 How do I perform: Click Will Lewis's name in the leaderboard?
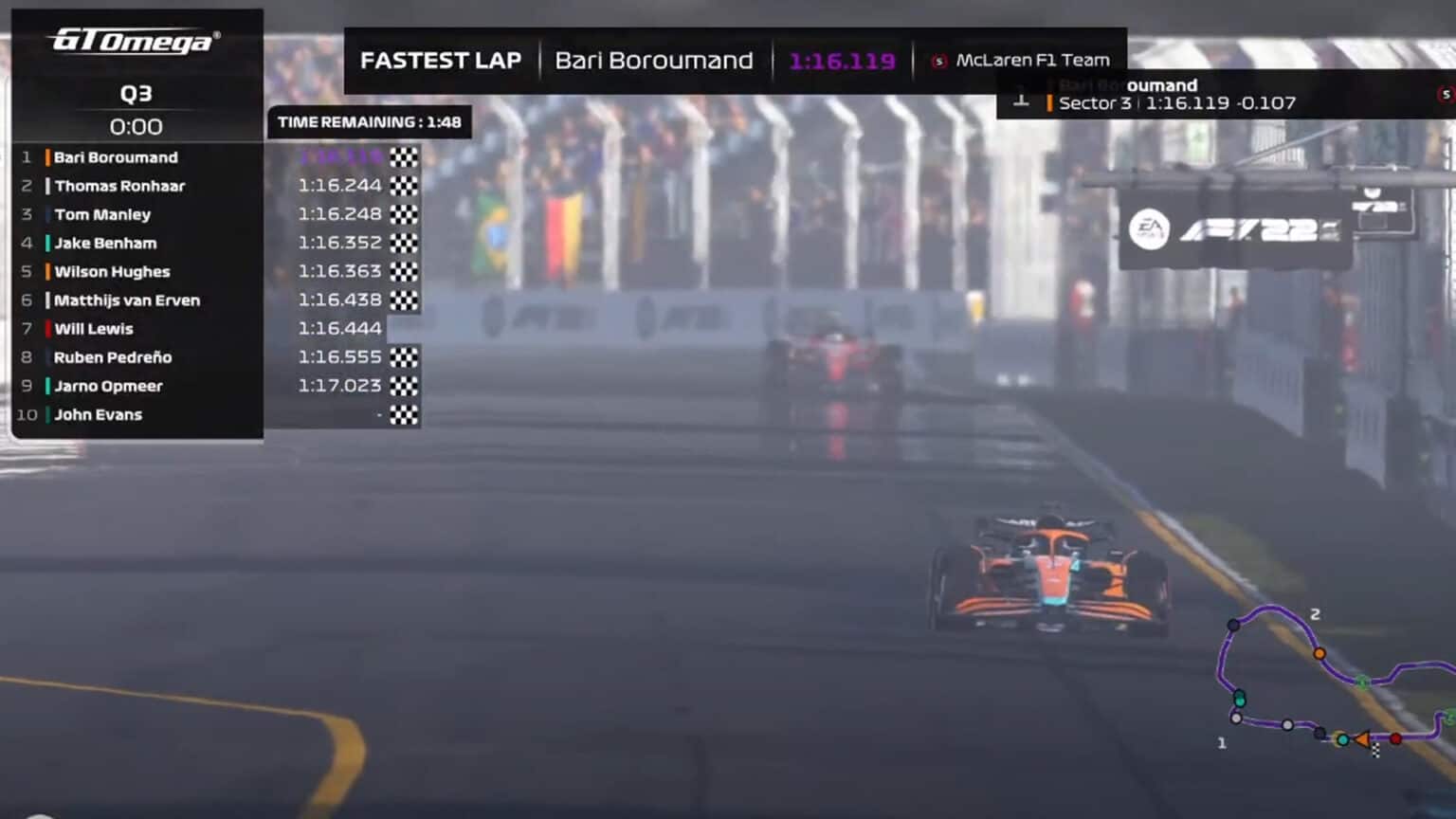coord(94,329)
